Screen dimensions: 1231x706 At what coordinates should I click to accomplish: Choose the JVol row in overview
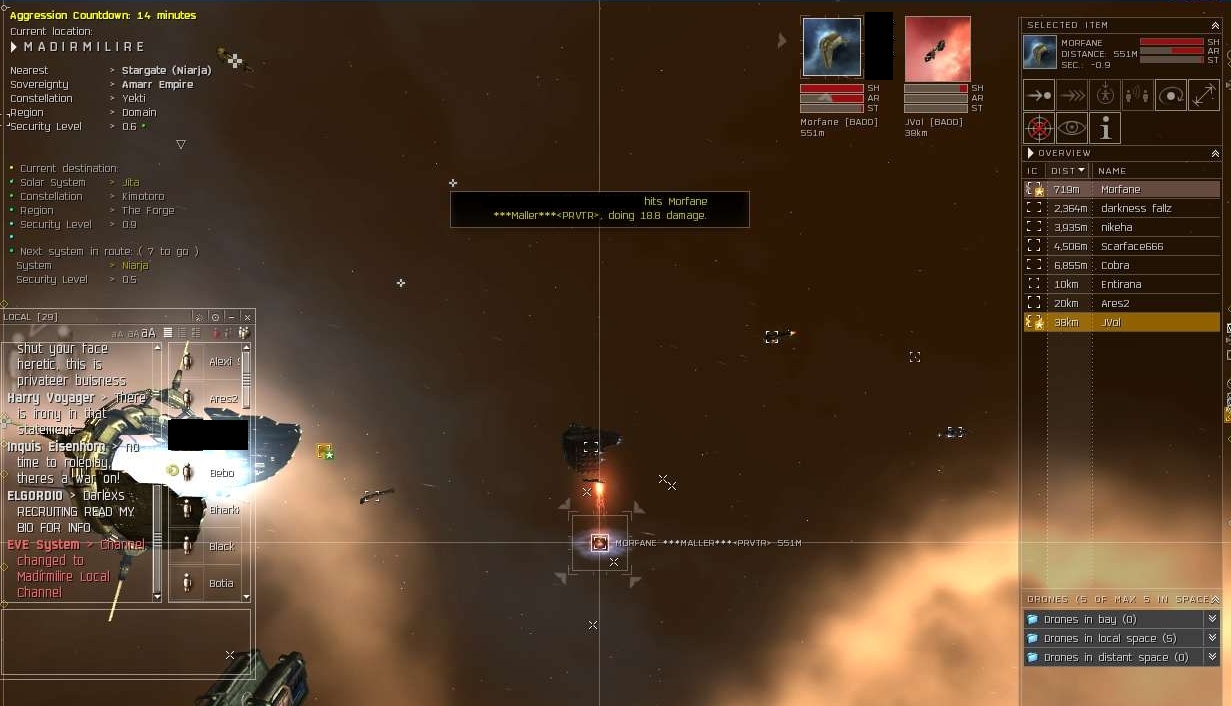point(1111,322)
